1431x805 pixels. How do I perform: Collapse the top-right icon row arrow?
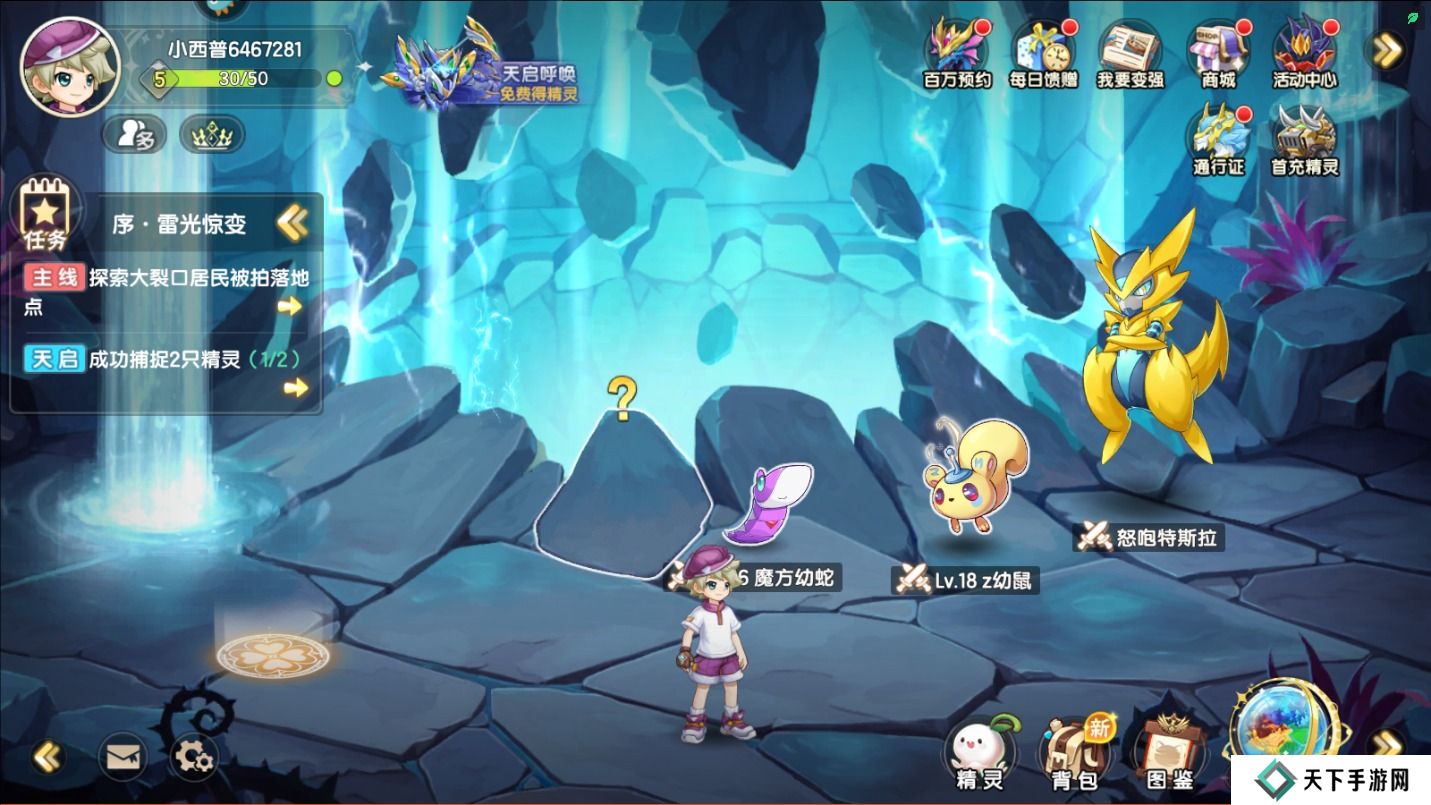[1387, 50]
